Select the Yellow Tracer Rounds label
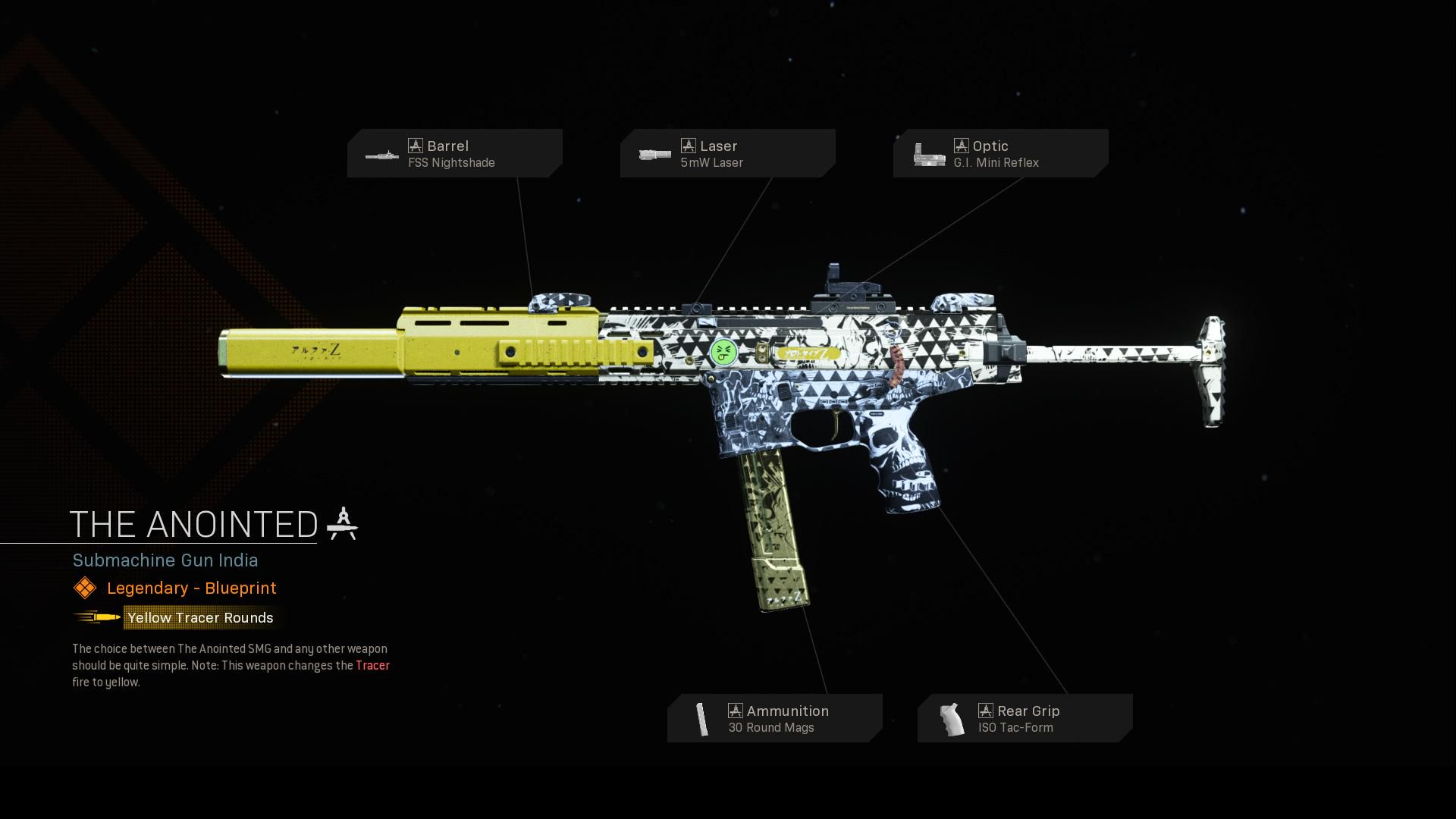 pyautogui.click(x=200, y=617)
